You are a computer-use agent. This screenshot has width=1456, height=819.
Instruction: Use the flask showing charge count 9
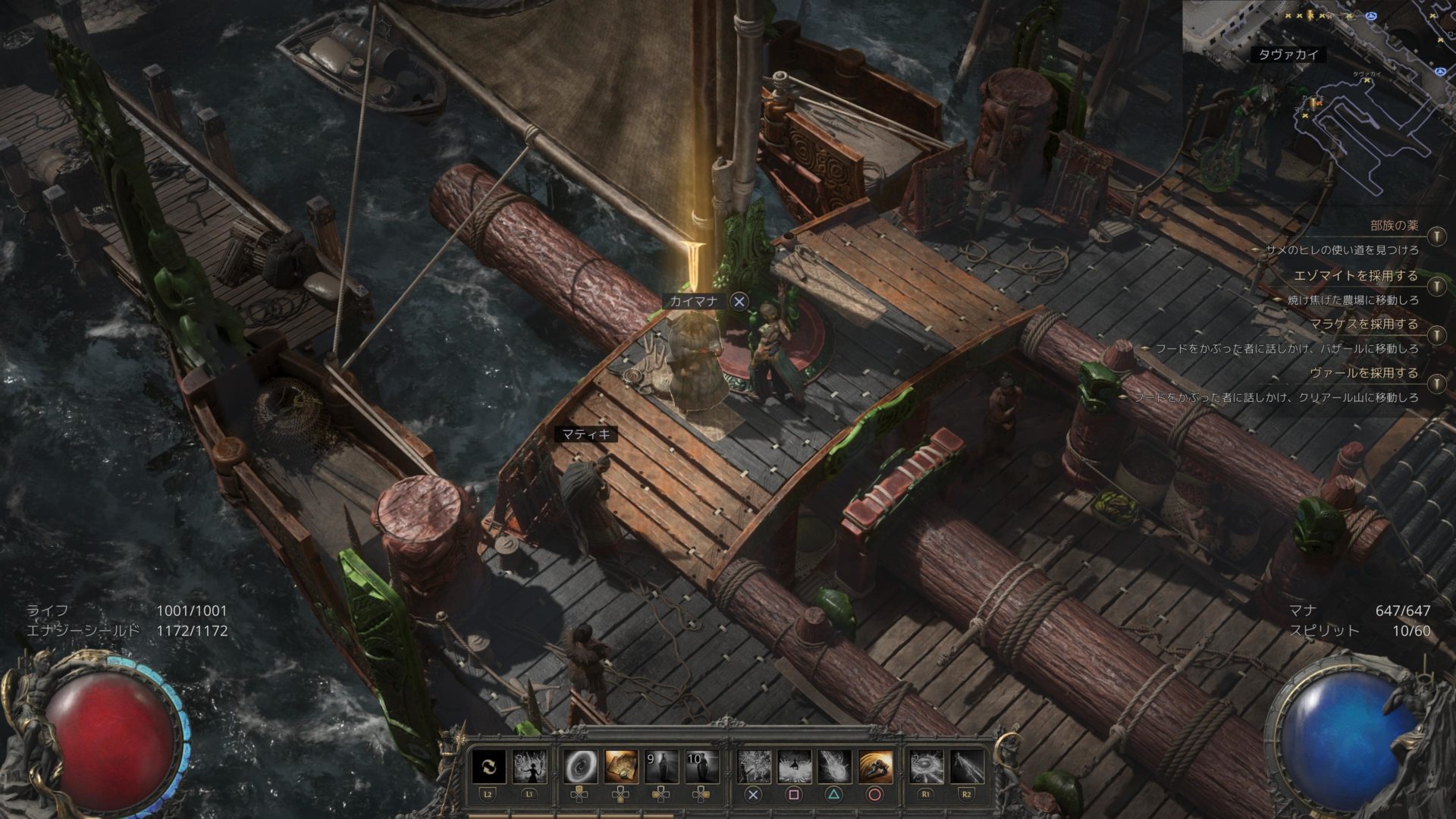coord(661,767)
